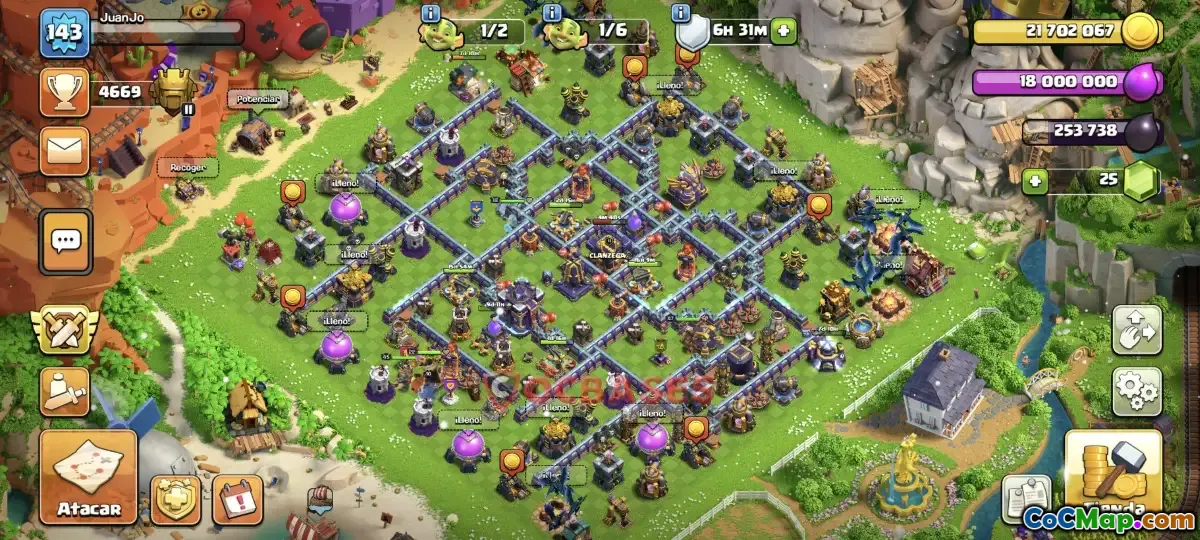Open the paper notes button beside the shop
The height and width of the screenshot is (540, 1200).
(x=1026, y=497)
